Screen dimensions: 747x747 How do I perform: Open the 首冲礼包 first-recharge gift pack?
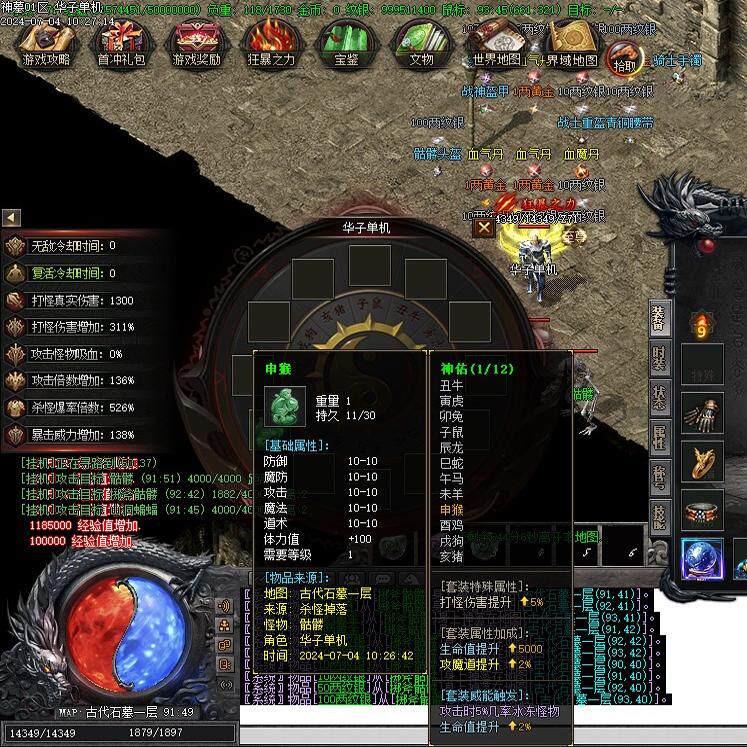click(x=119, y=43)
